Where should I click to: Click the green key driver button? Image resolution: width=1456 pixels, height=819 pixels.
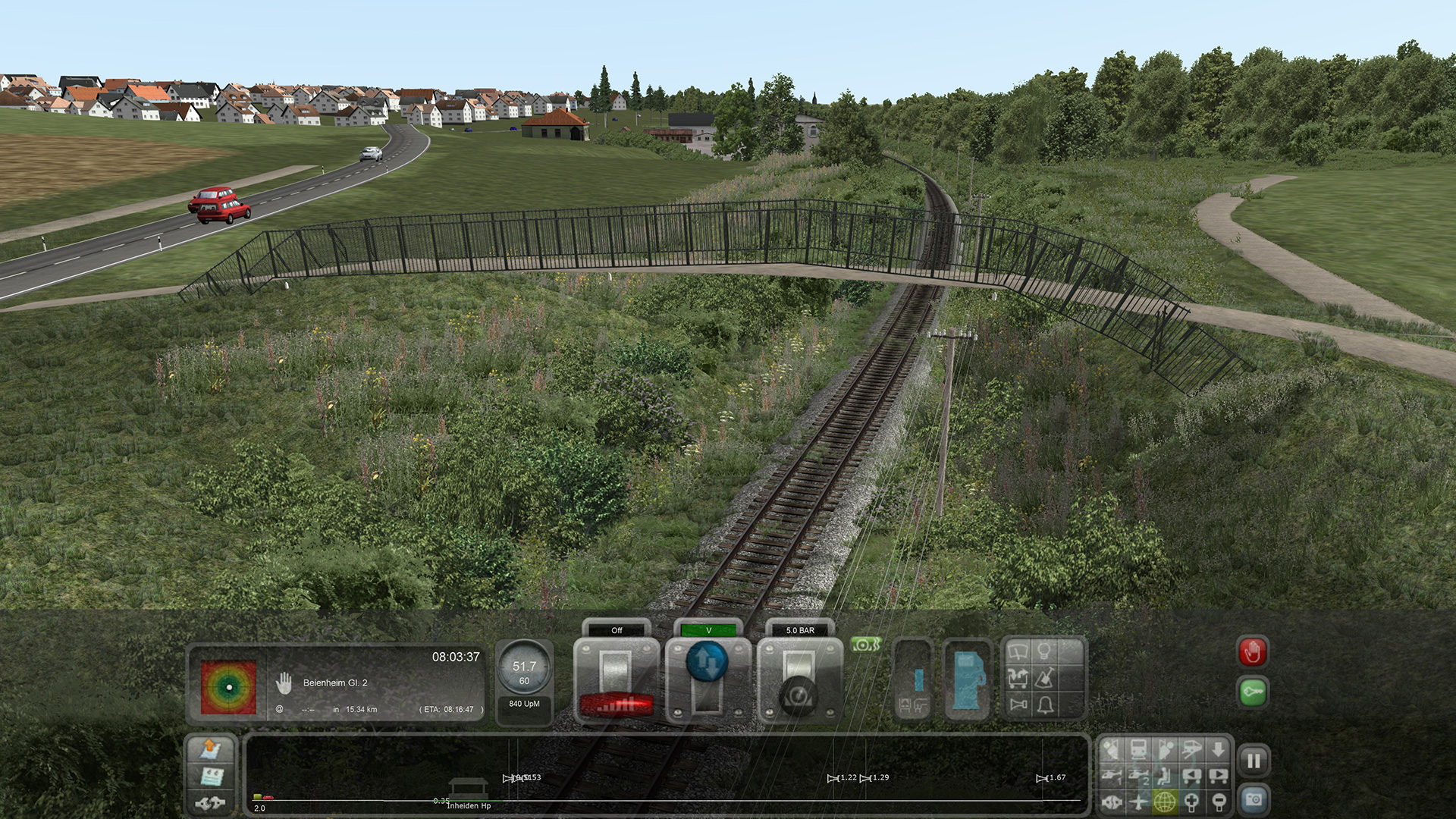[x=1253, y=692]
